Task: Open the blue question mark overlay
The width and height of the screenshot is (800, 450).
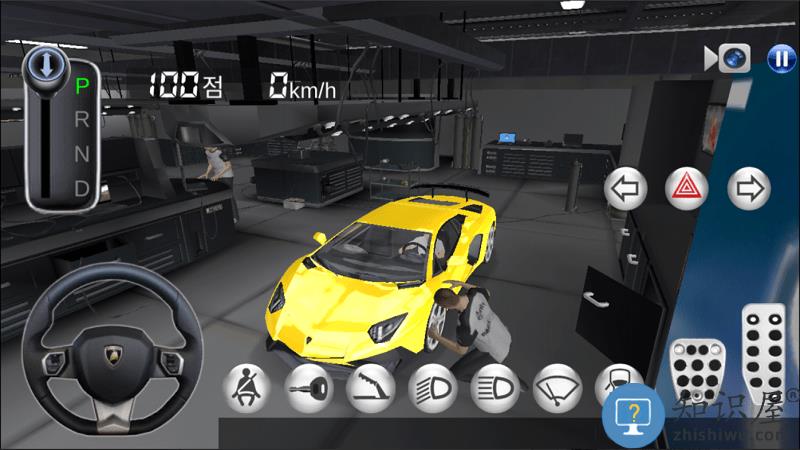Action: (x=633, y=418)
